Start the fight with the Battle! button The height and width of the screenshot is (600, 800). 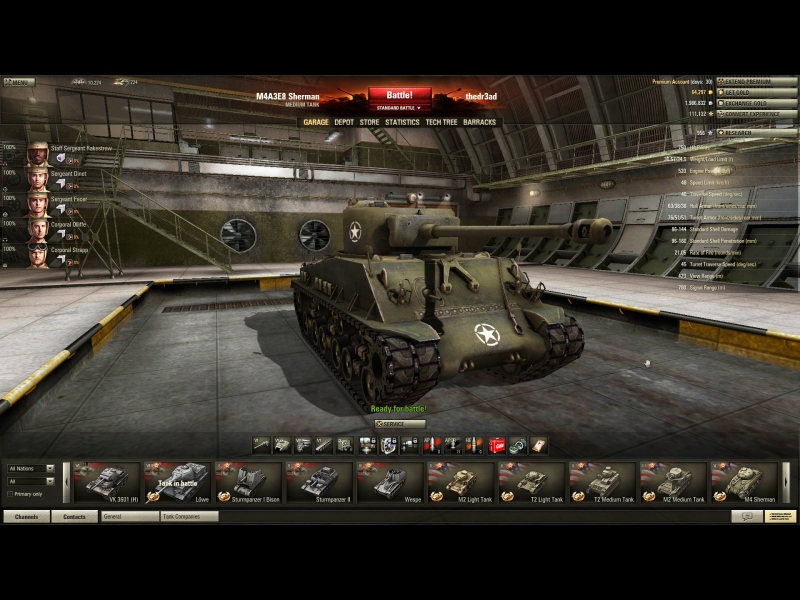pyautogui.click(x=399, y=95)
